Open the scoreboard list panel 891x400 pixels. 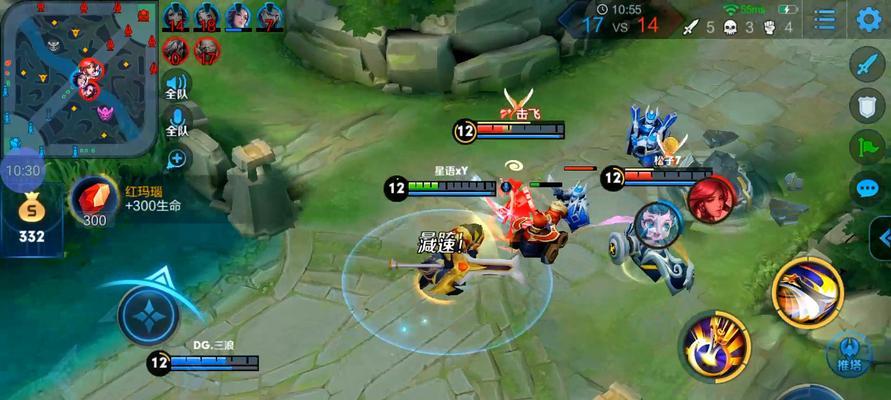point(824,19)
